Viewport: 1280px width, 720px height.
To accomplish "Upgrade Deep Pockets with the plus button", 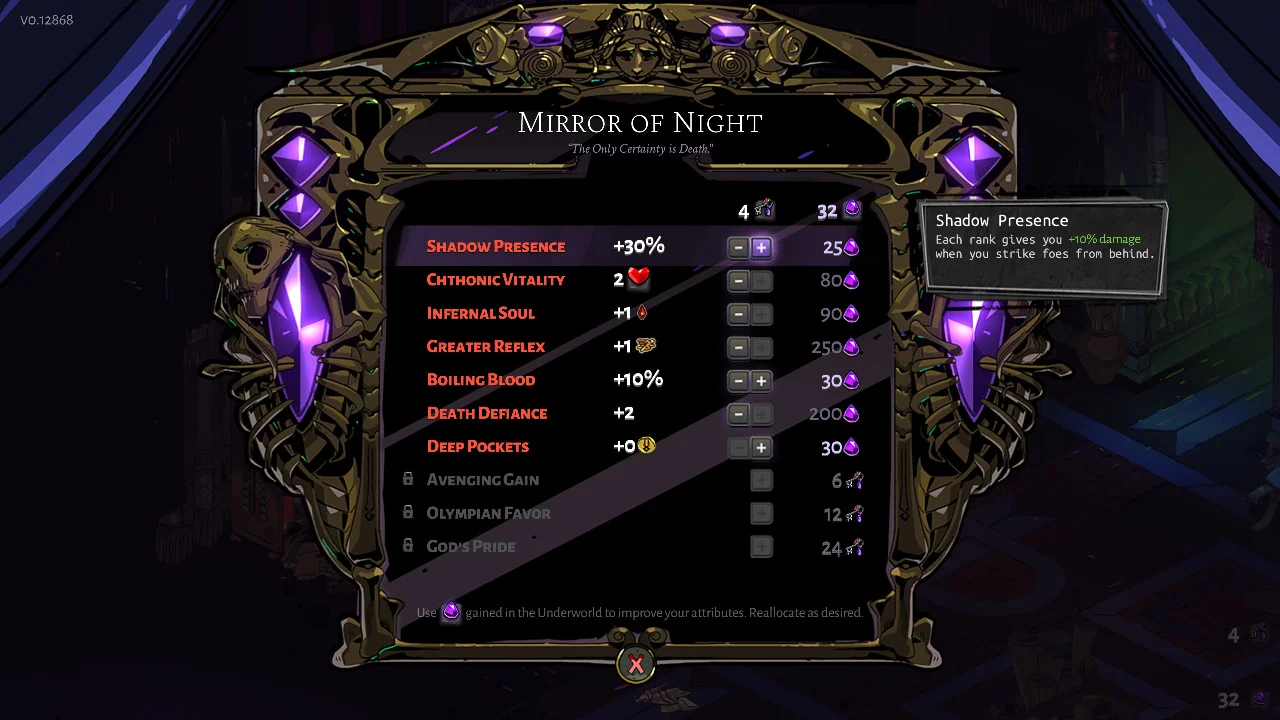I will click(761, 448).
